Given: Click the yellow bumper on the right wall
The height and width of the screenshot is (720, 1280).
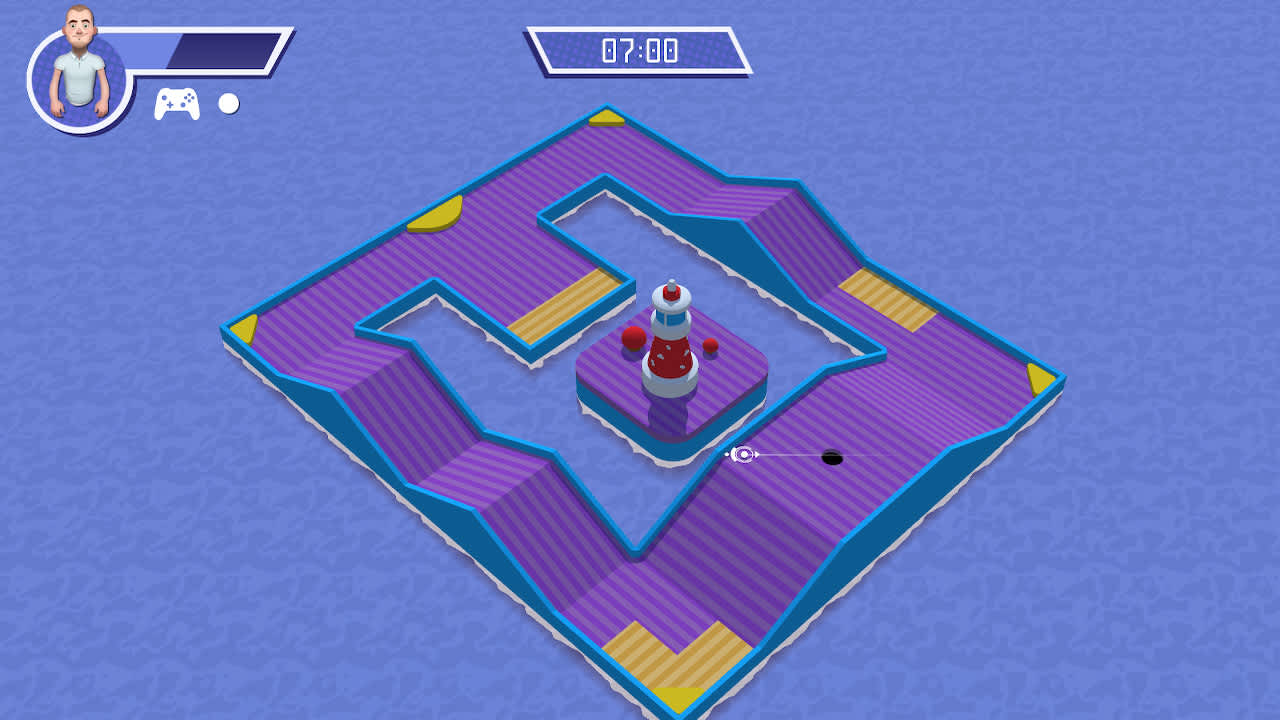Looking at the screenshot, I should tap(1037, 380).
